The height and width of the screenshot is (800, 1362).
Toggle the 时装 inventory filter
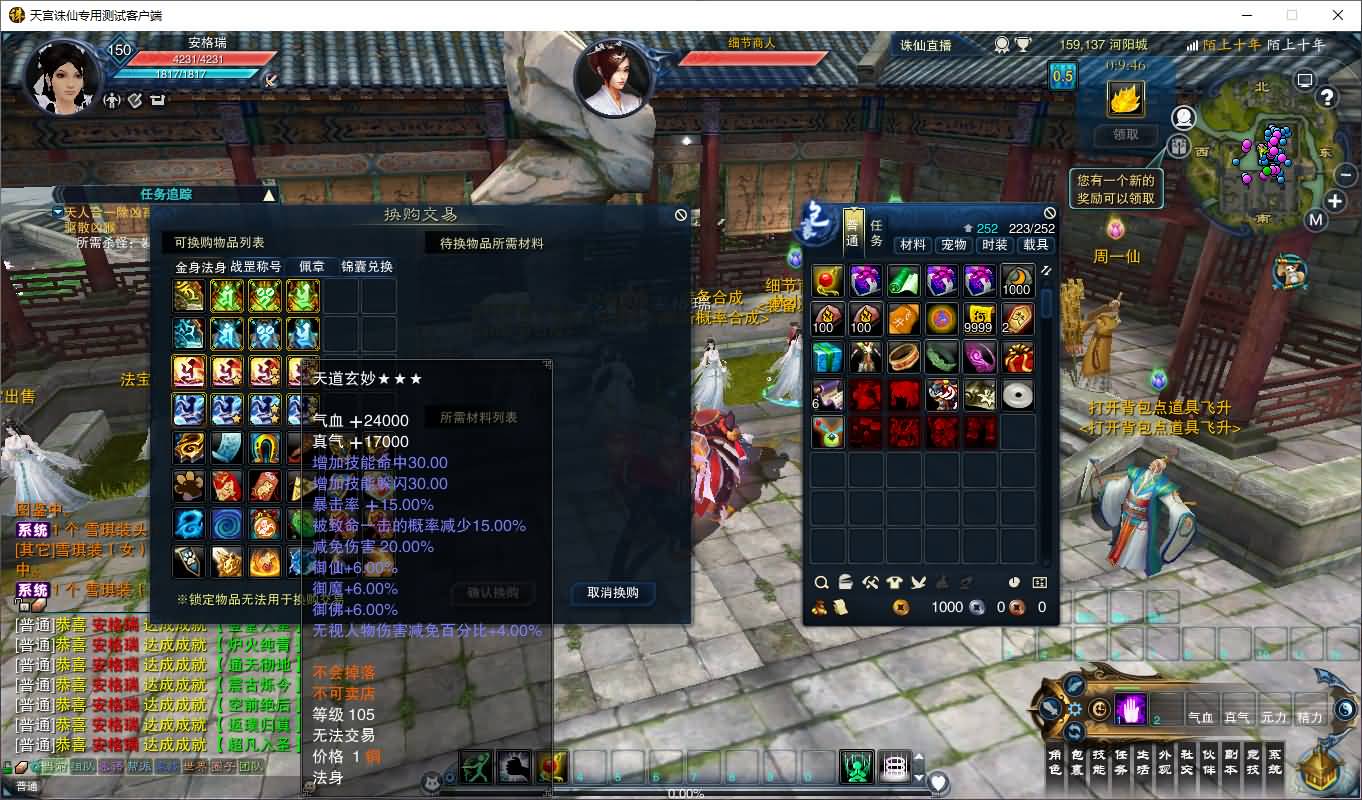point(993,245)
